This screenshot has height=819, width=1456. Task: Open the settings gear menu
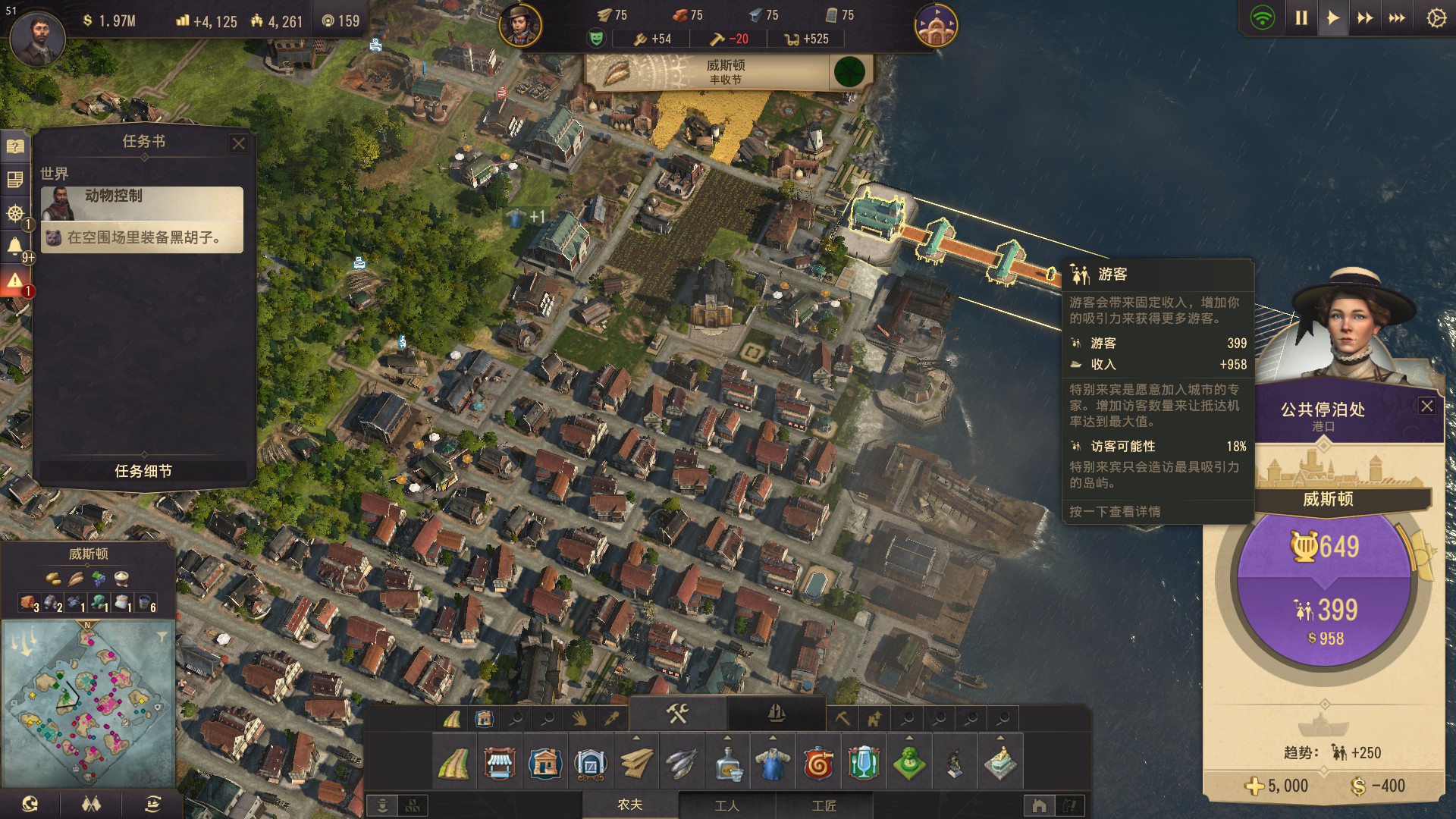(x=1436, y=18)
